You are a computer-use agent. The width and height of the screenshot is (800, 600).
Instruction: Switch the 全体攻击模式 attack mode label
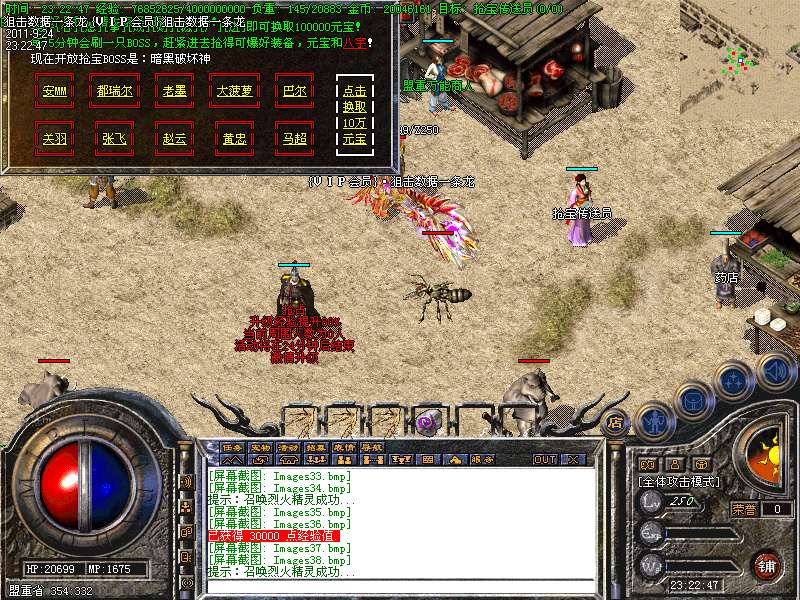[679, 482]
